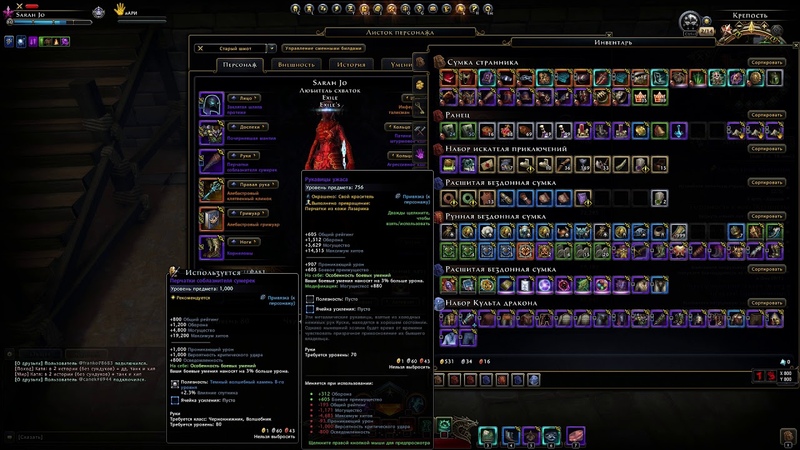This screenshot has width=800, height=450.
Task: Select the Гримуар off-hand slot
Action: click(x=212, y=218)
